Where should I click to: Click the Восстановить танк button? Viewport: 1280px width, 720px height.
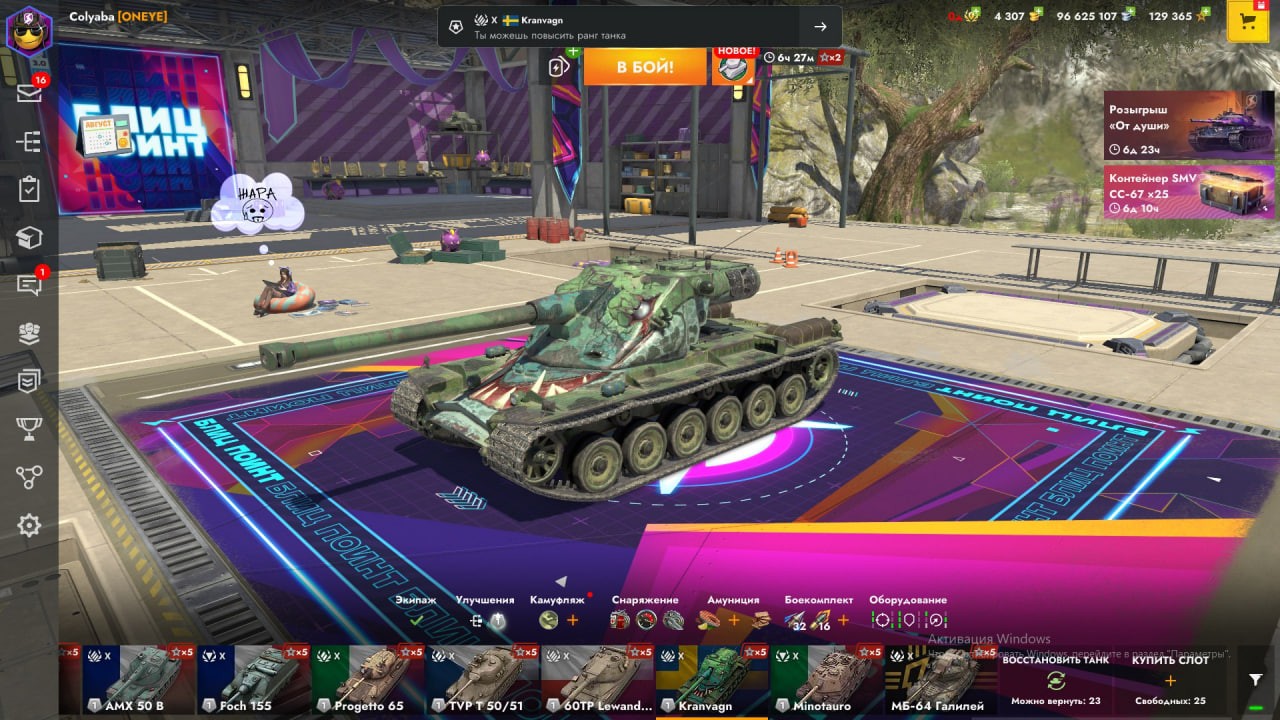1055,680
